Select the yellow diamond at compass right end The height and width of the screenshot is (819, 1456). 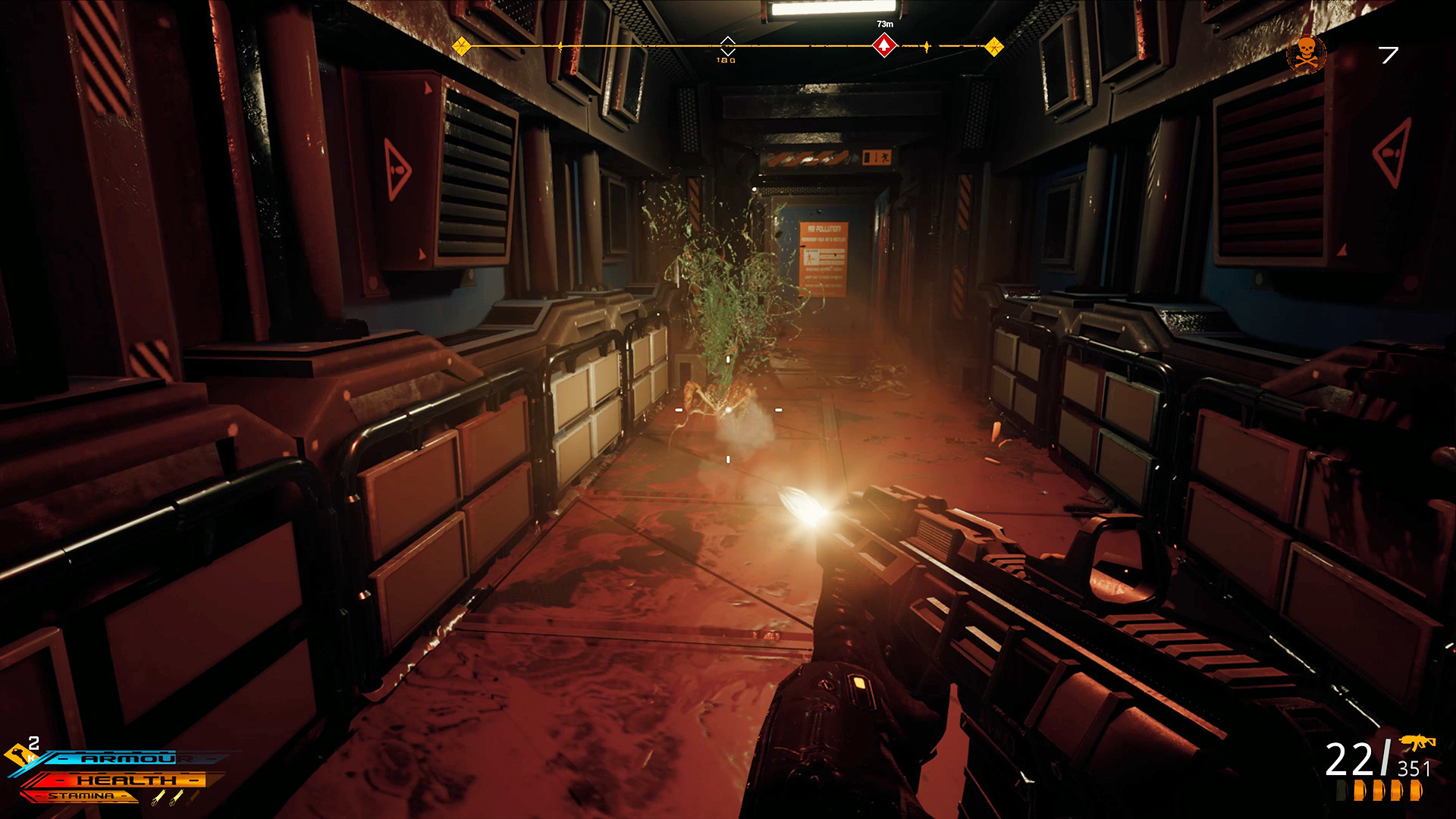tap(994, 47)
